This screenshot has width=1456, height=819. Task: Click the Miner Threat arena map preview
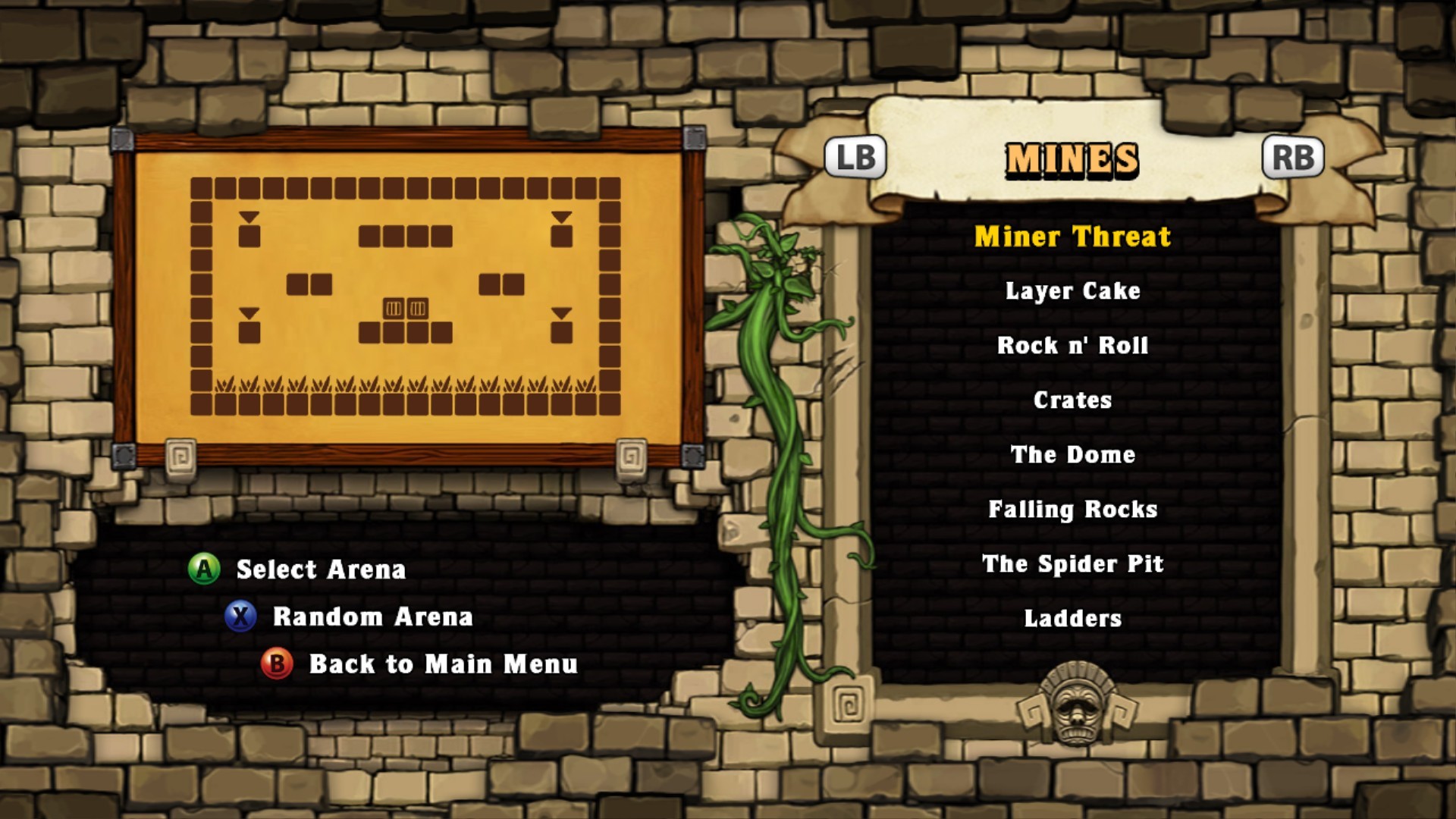[x=407, y=297]
